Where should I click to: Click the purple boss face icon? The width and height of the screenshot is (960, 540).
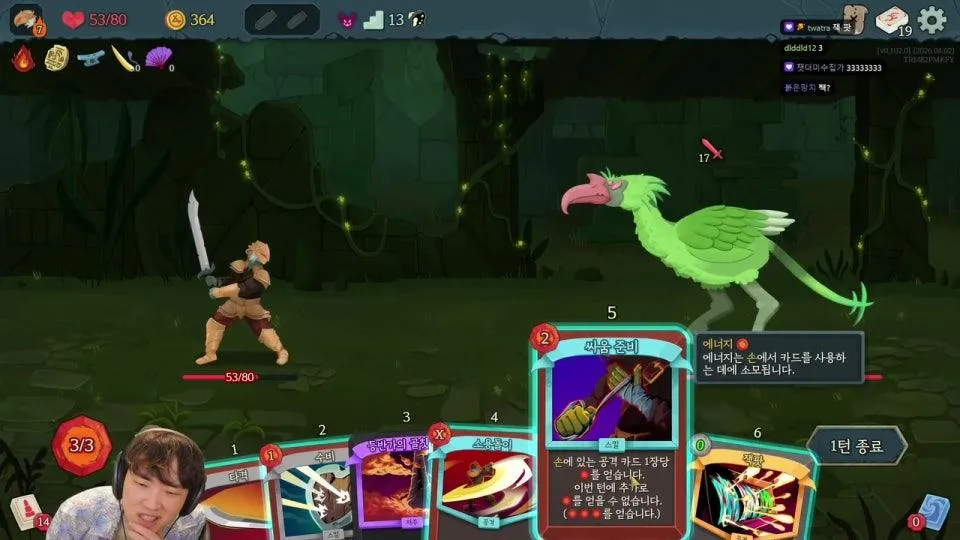pyautogui.click(x=347, y=20)
